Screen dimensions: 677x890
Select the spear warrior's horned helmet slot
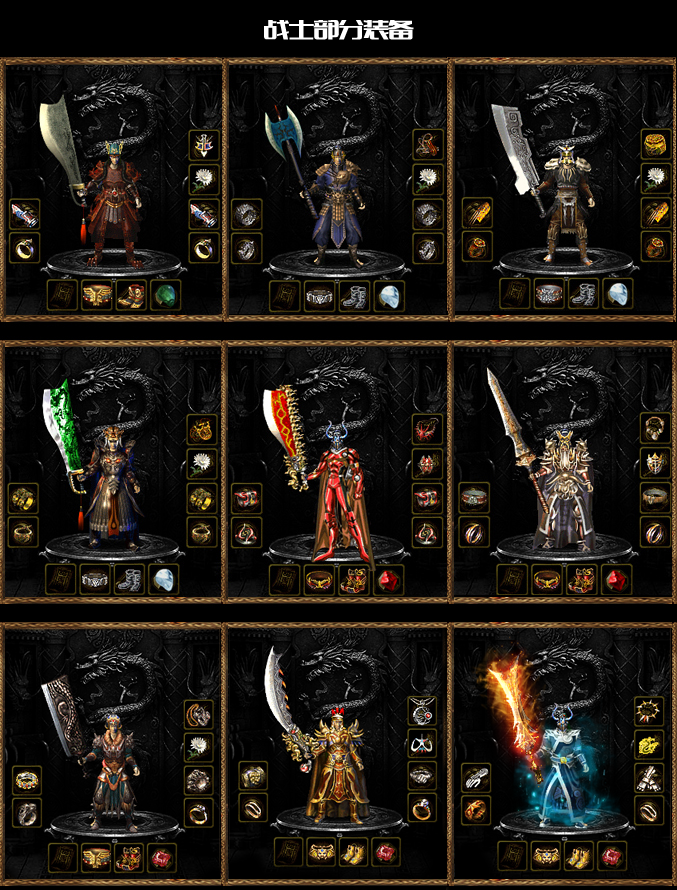tap(656, 463)
